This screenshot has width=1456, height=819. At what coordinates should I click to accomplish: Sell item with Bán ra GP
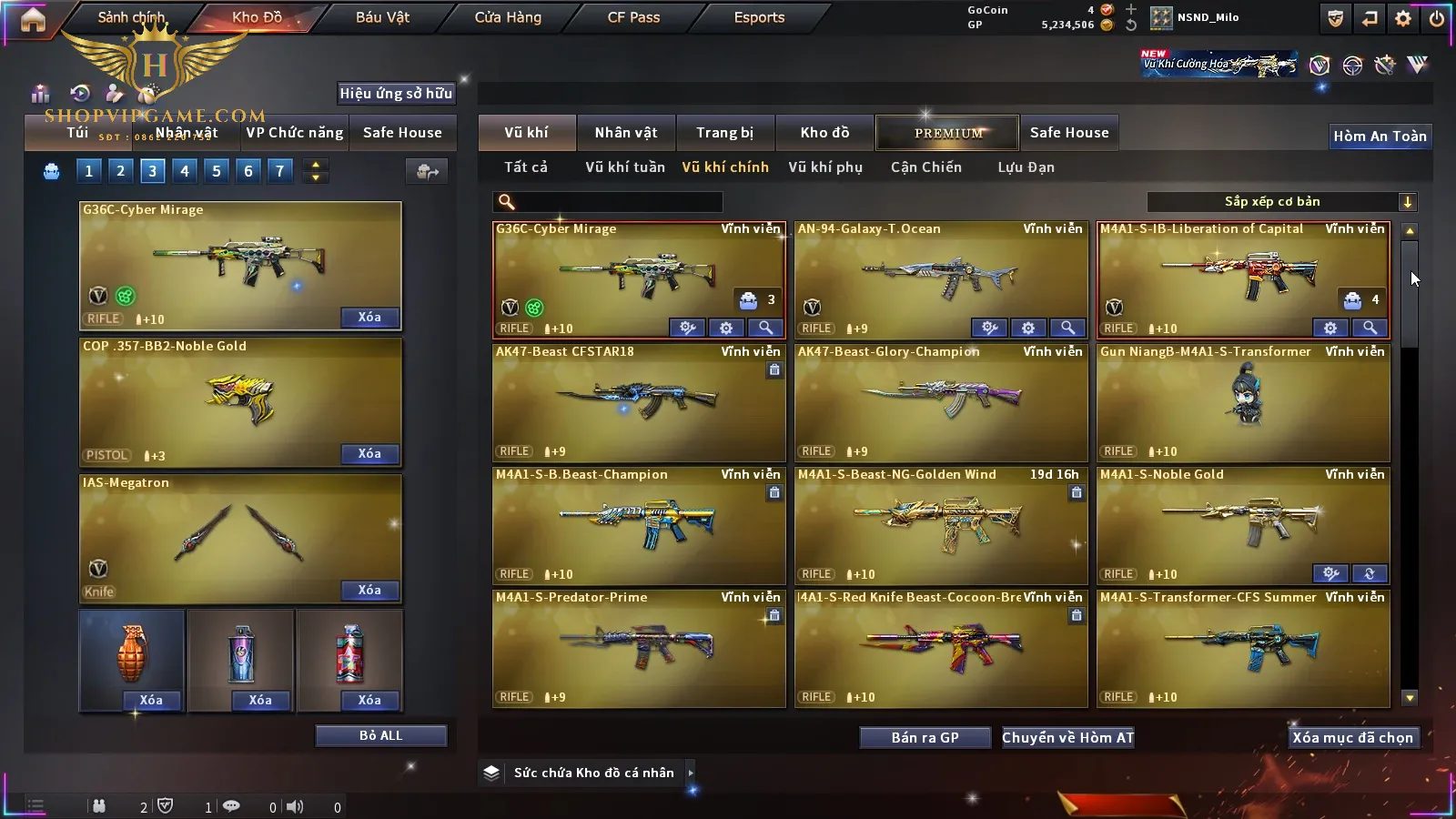click(x=925, y=738)
